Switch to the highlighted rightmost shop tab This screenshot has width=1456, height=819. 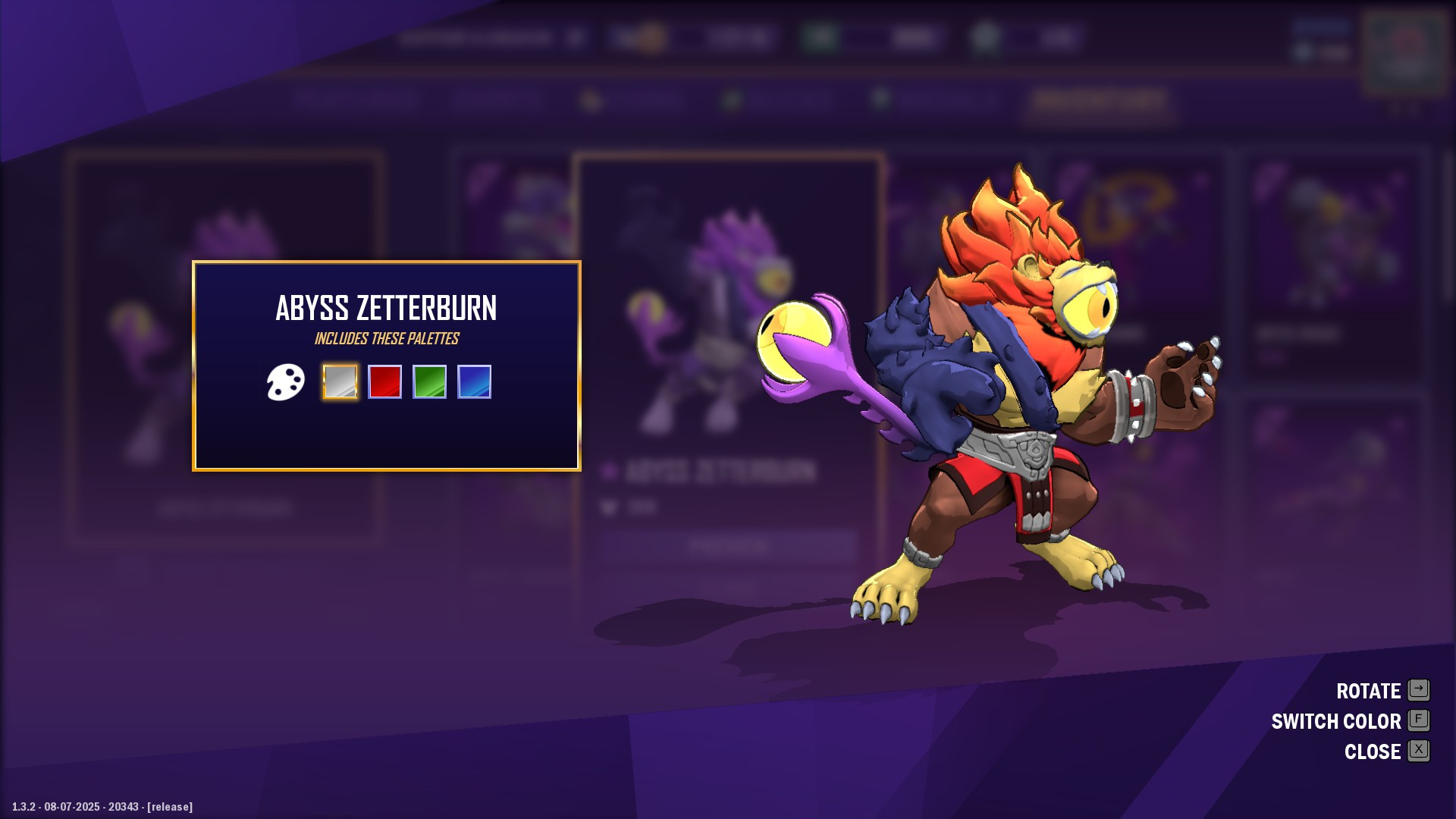click(1098, 101)
